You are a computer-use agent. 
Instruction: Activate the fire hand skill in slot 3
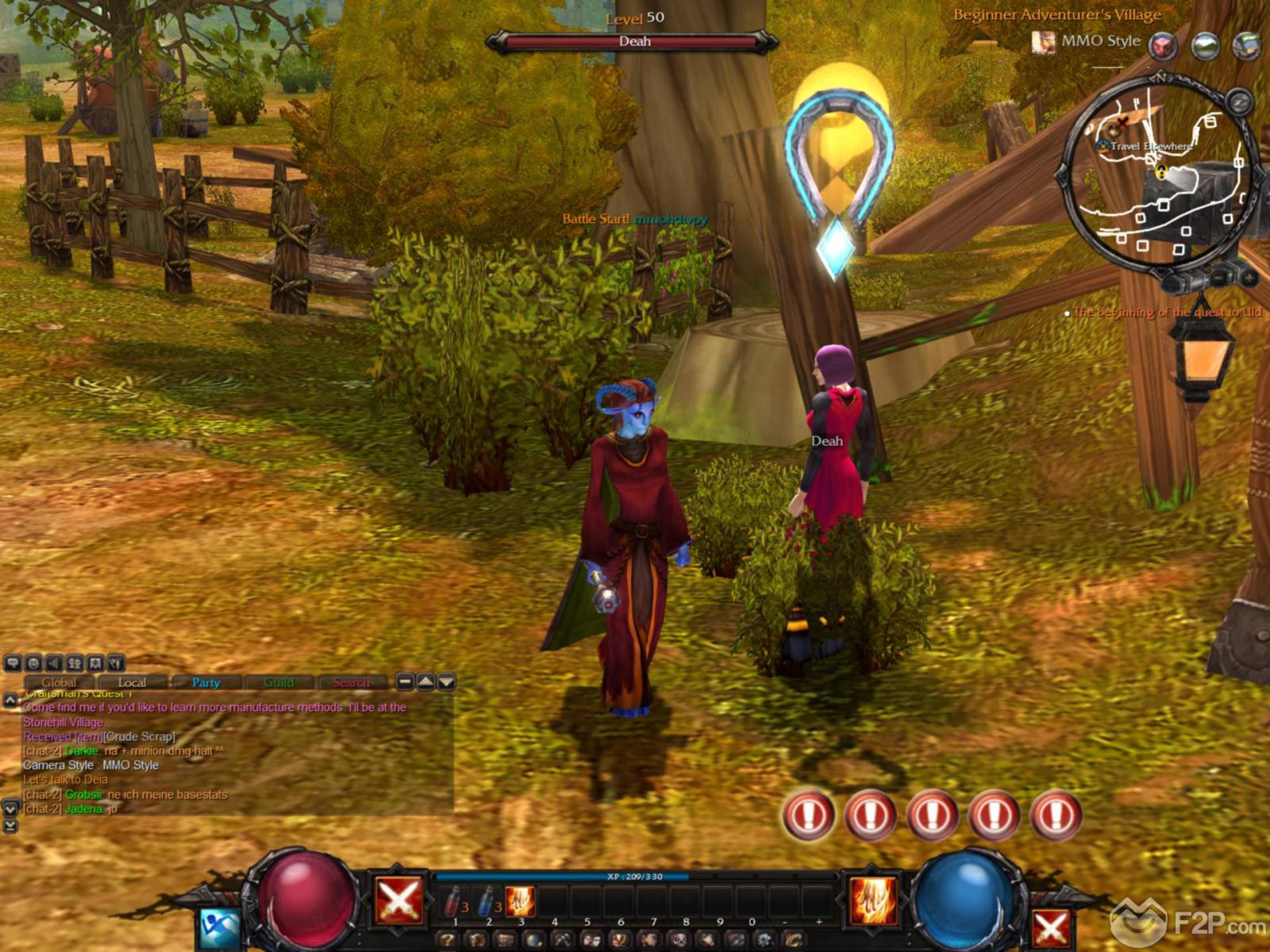520,902
